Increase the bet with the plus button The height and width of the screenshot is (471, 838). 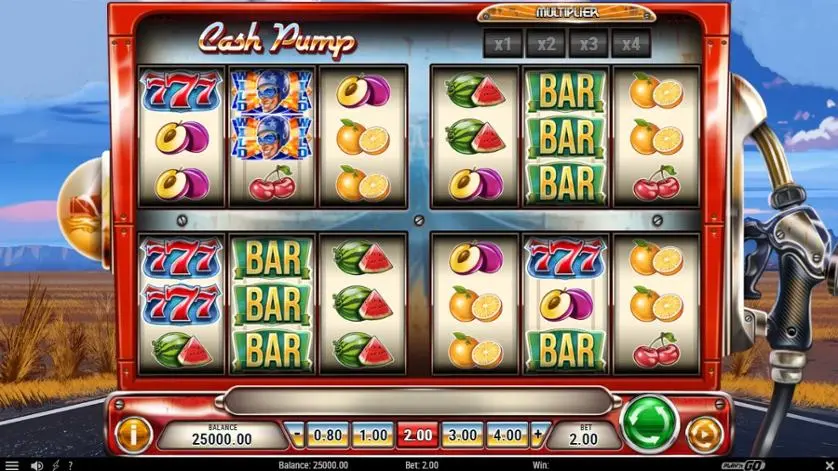tap(538, 436)
